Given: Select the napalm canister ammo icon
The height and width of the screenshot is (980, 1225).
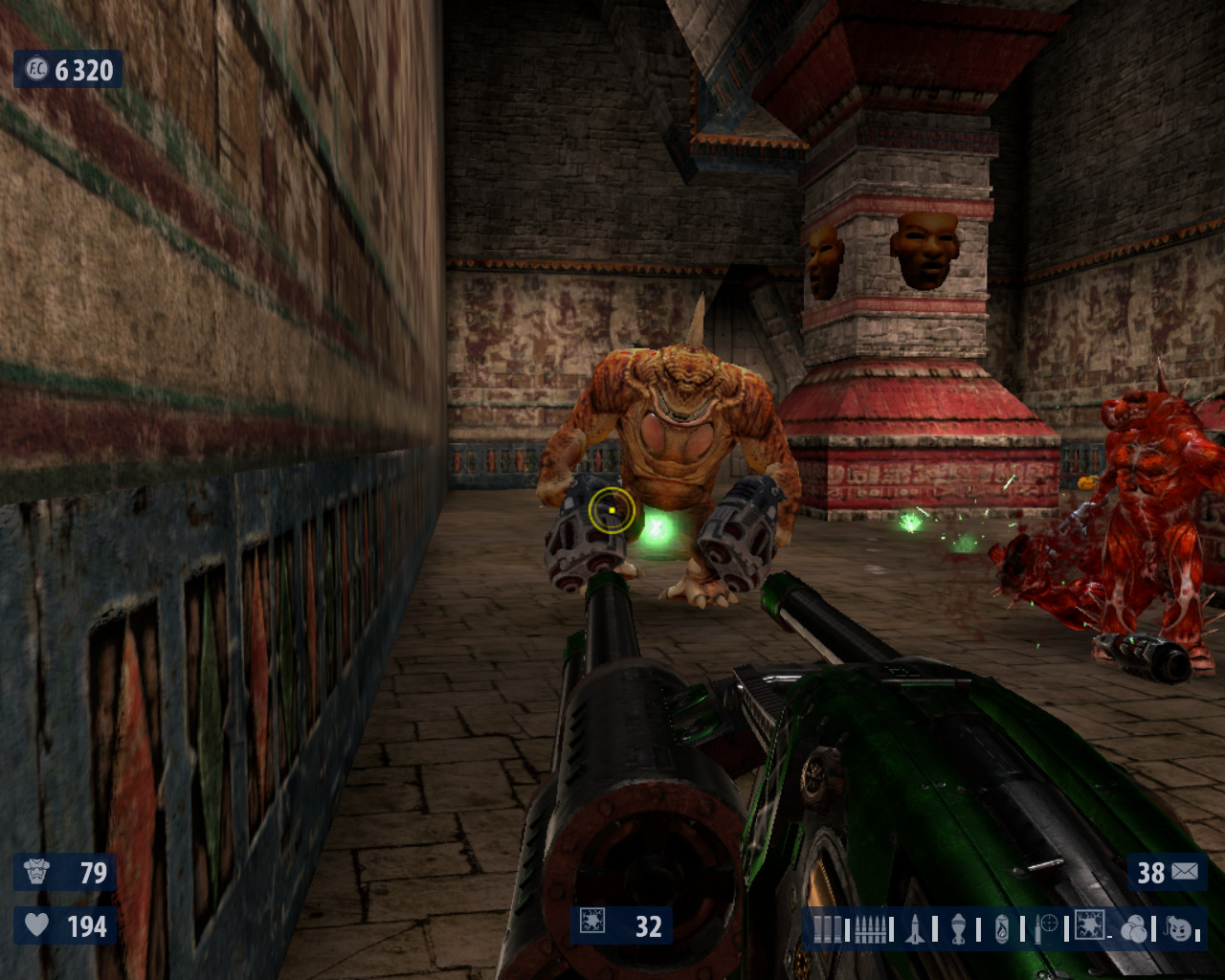Looking at the screenshot, I should pyautogui.click(x=1002, y=929).
